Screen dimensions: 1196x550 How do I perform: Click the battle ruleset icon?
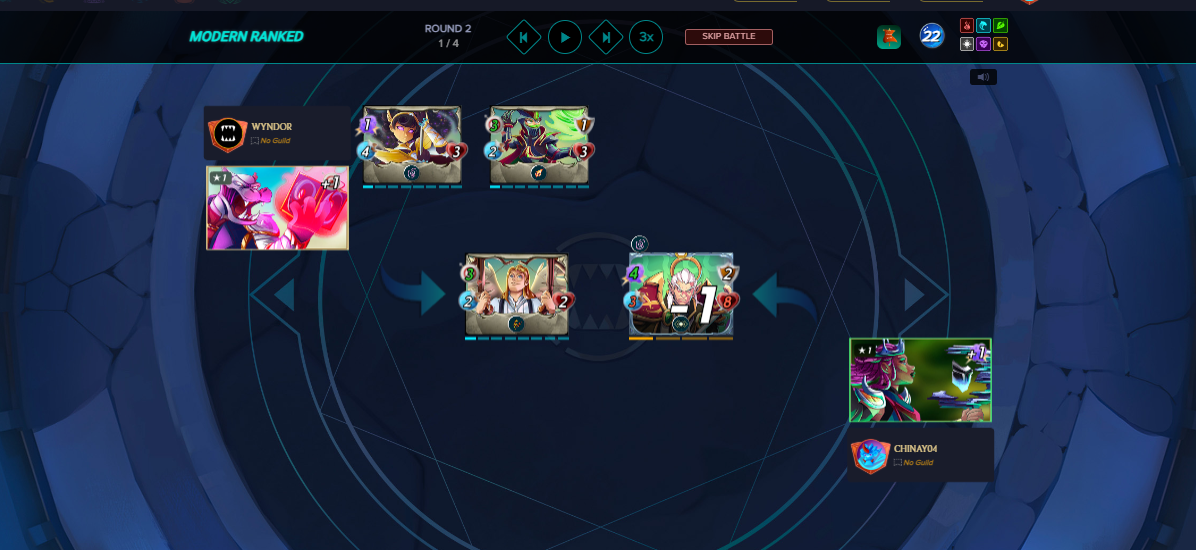point(889,37)
